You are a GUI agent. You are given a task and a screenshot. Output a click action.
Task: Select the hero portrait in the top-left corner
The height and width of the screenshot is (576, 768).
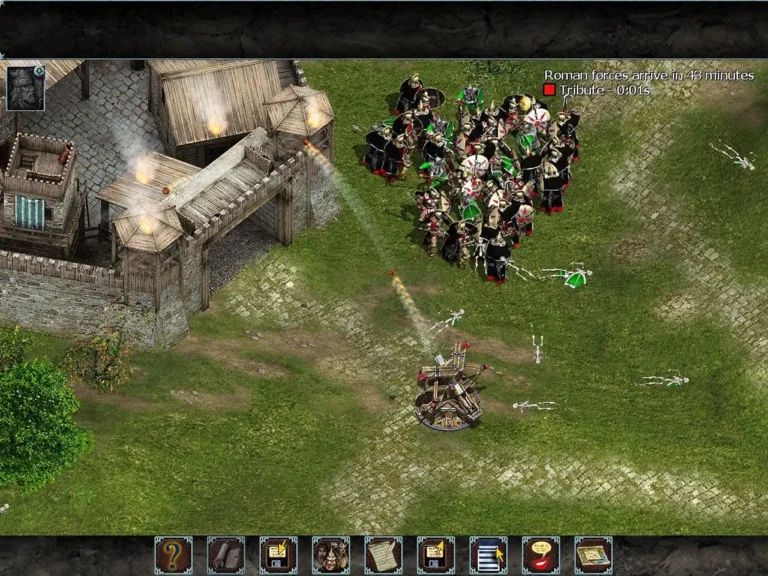24,87
